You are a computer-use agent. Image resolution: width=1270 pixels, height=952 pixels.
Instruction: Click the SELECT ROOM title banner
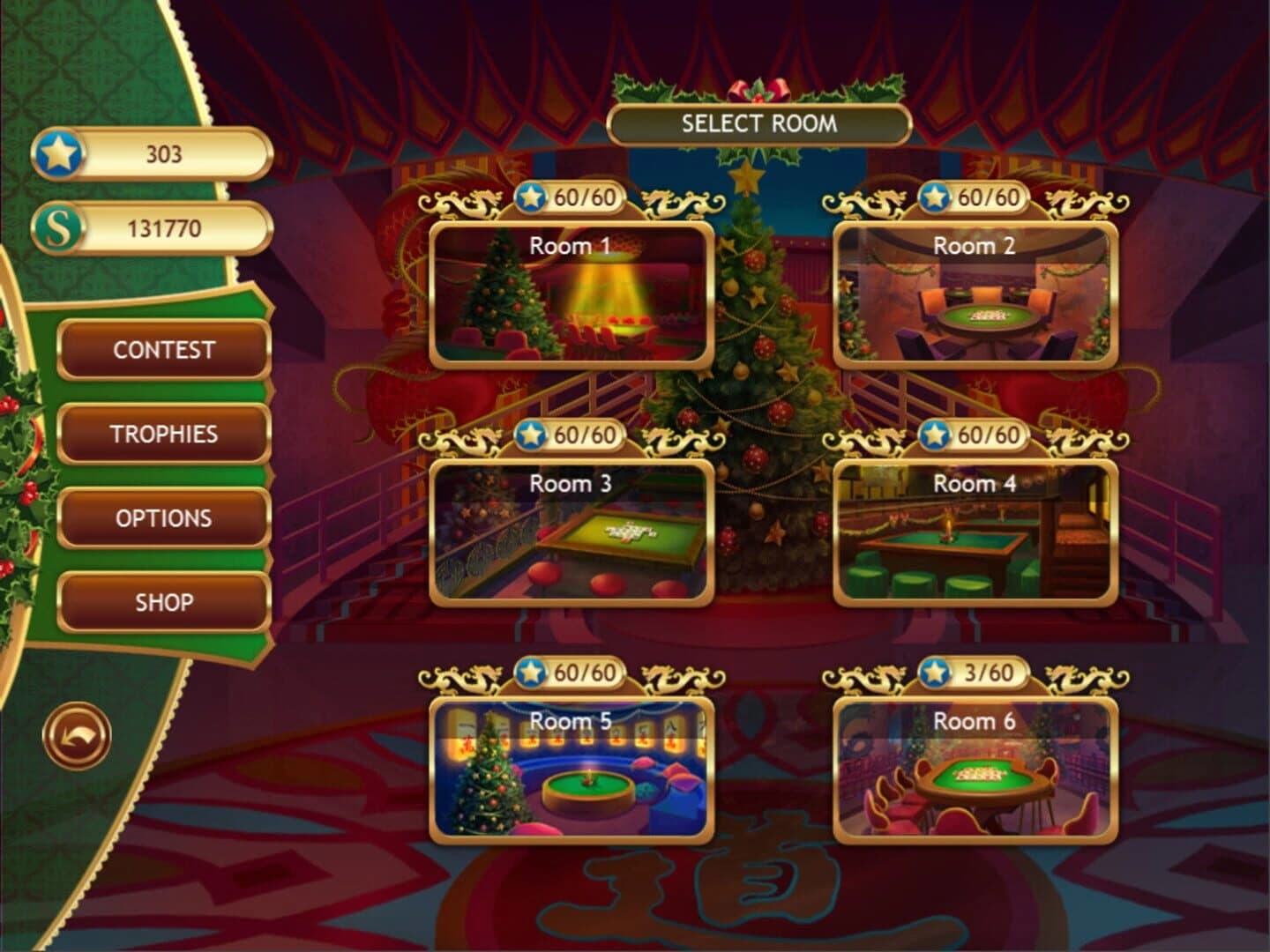[758, 125]
